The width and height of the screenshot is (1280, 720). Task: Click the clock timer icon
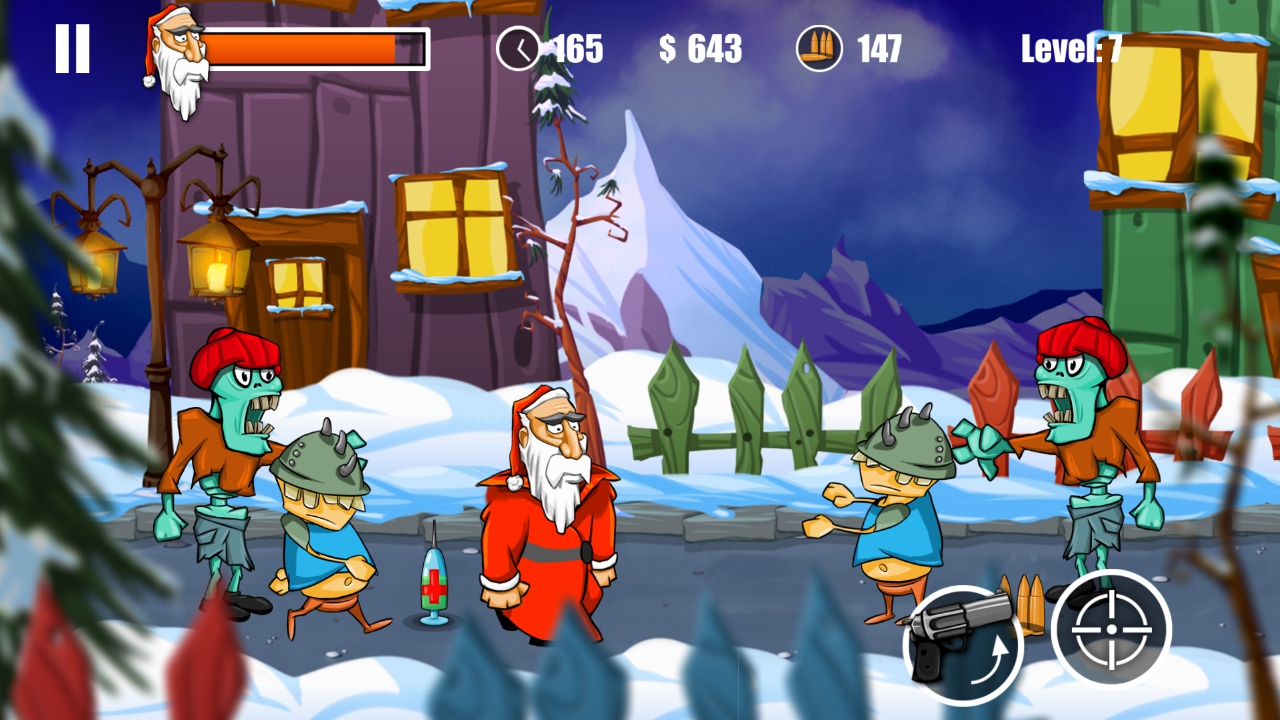pos(519,47)
